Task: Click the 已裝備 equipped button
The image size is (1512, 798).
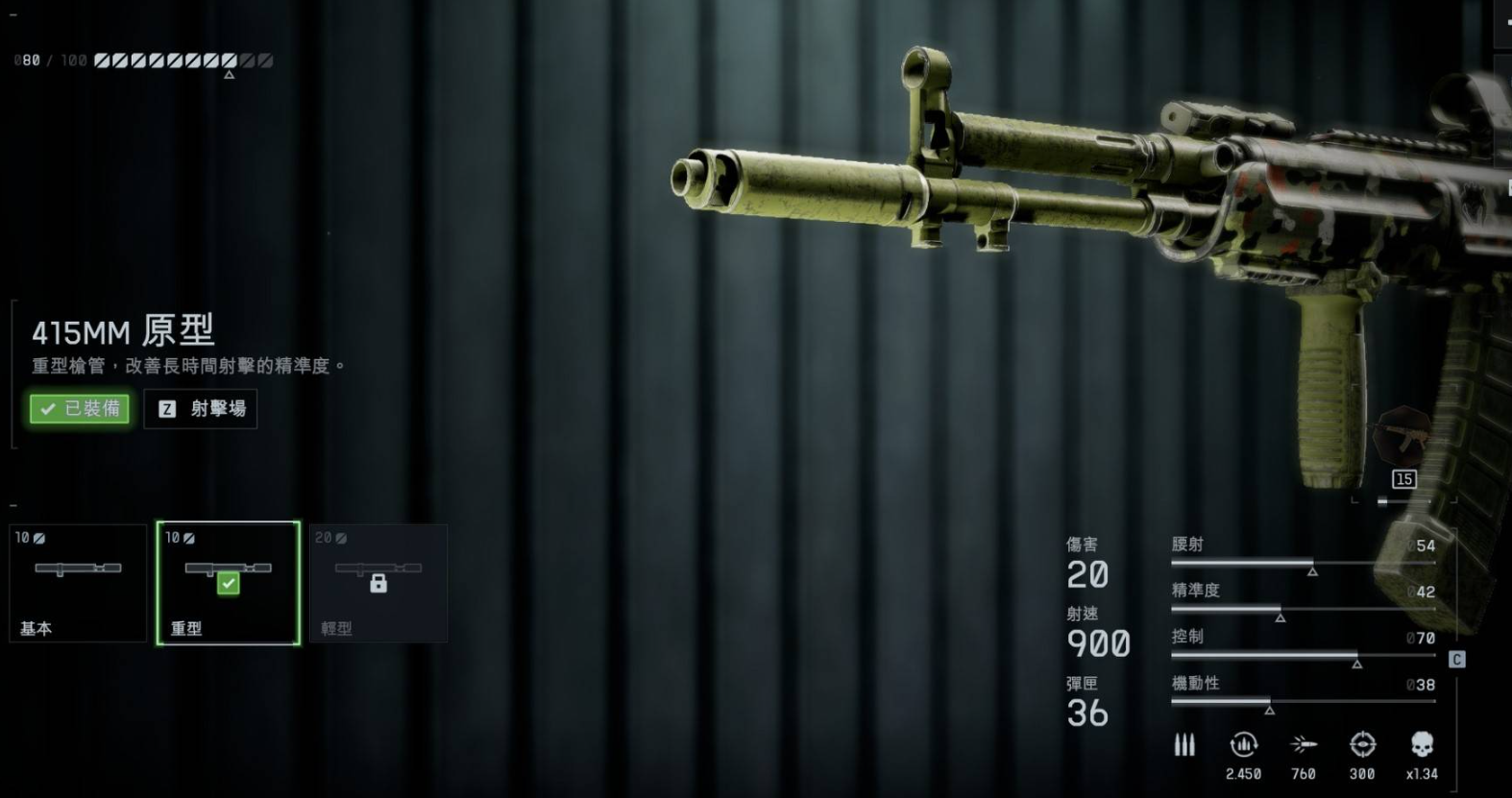Action: [80, 409]
